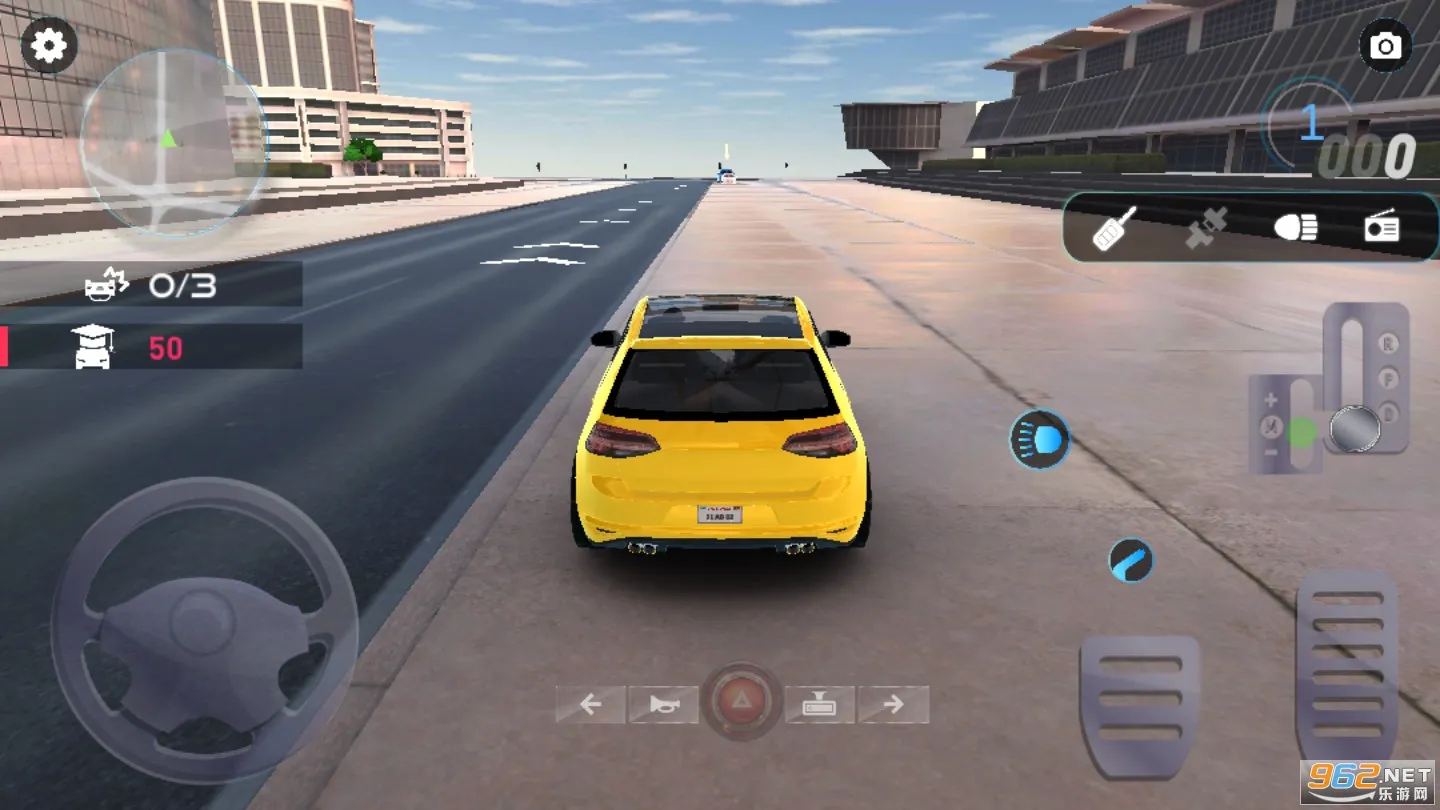Activate the right turn signal arrow
This screenshot has width=1440, height=810.
tap(894, 704)
